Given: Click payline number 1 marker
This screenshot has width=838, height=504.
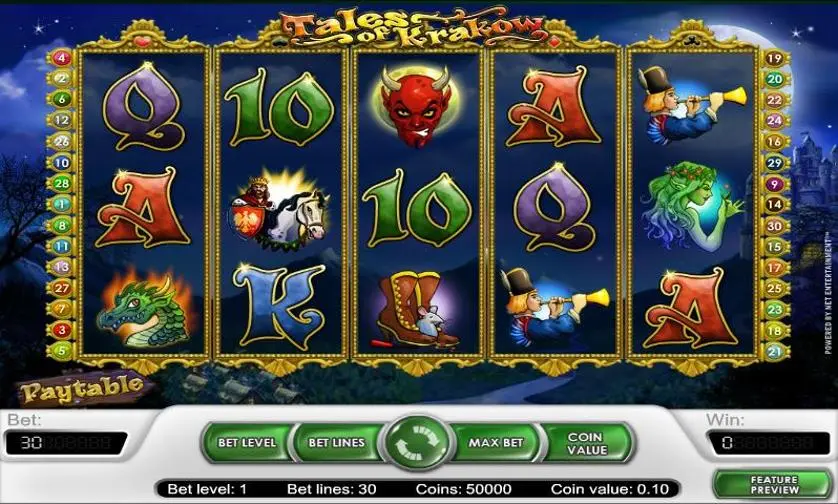Looking at the screenshot, I should click(62, 204).
